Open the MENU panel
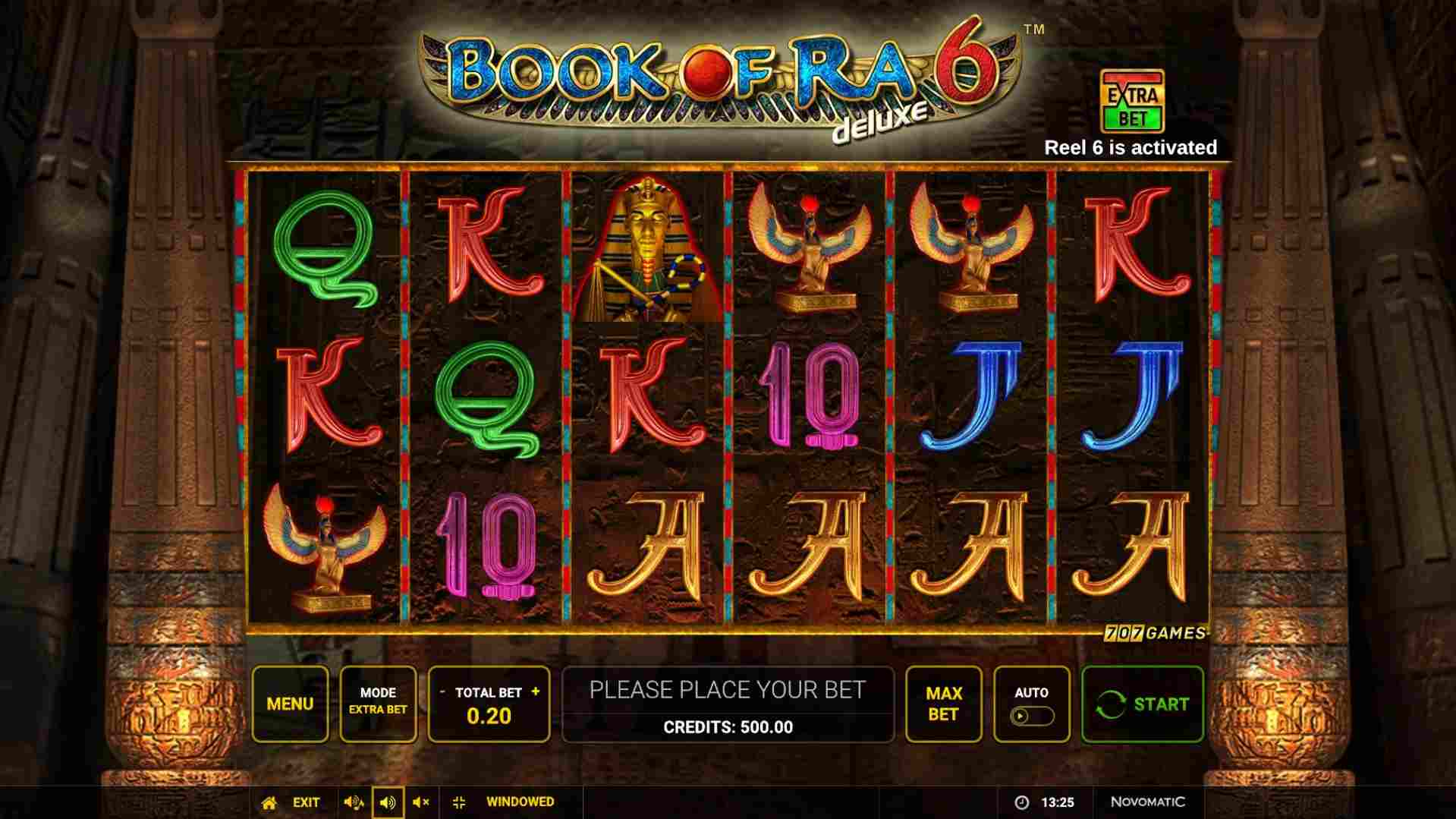This screenshot has height=819, width=1456. [x=290, y=703]
